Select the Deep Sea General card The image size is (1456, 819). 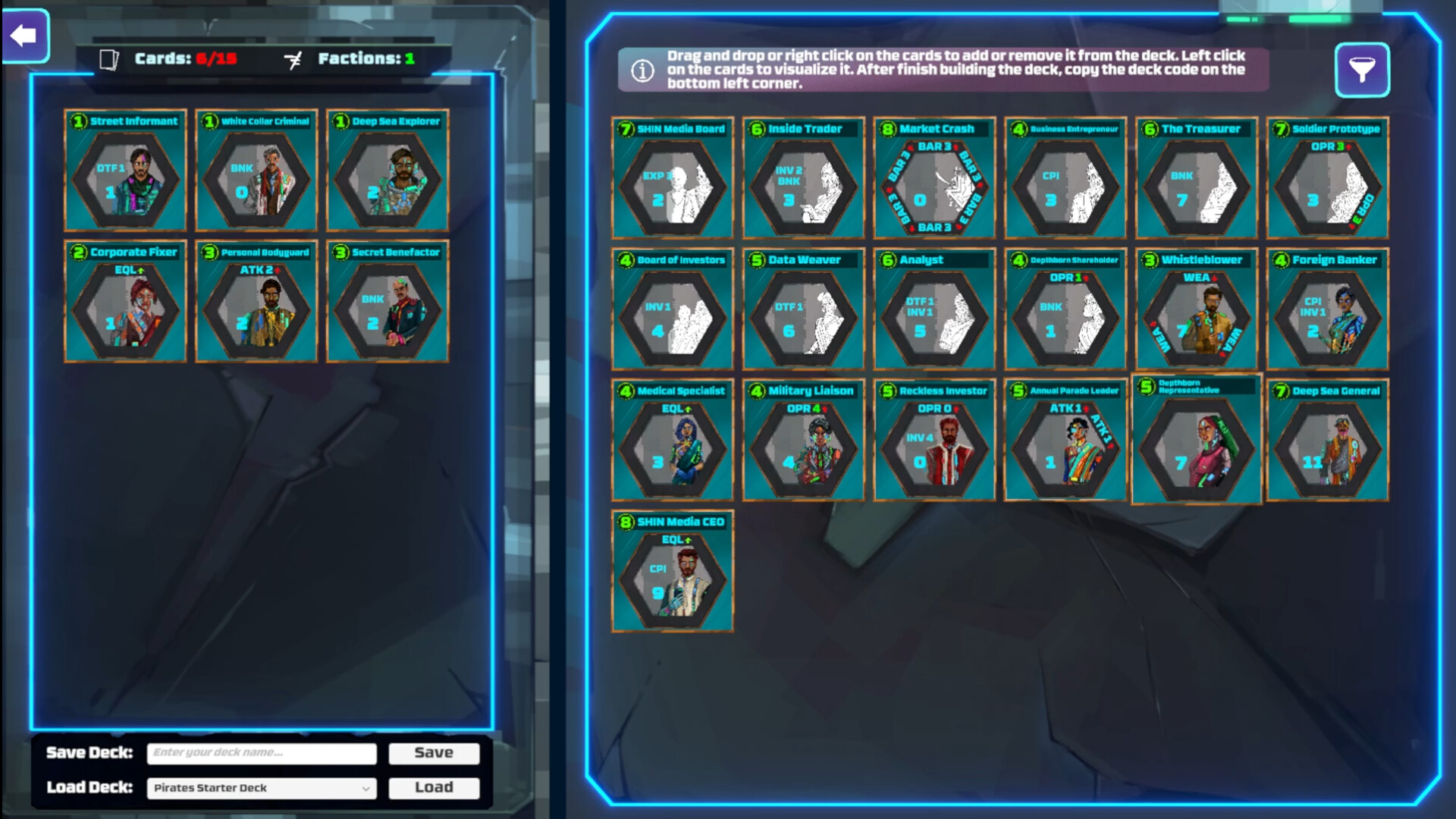[x=1328, y=441]
